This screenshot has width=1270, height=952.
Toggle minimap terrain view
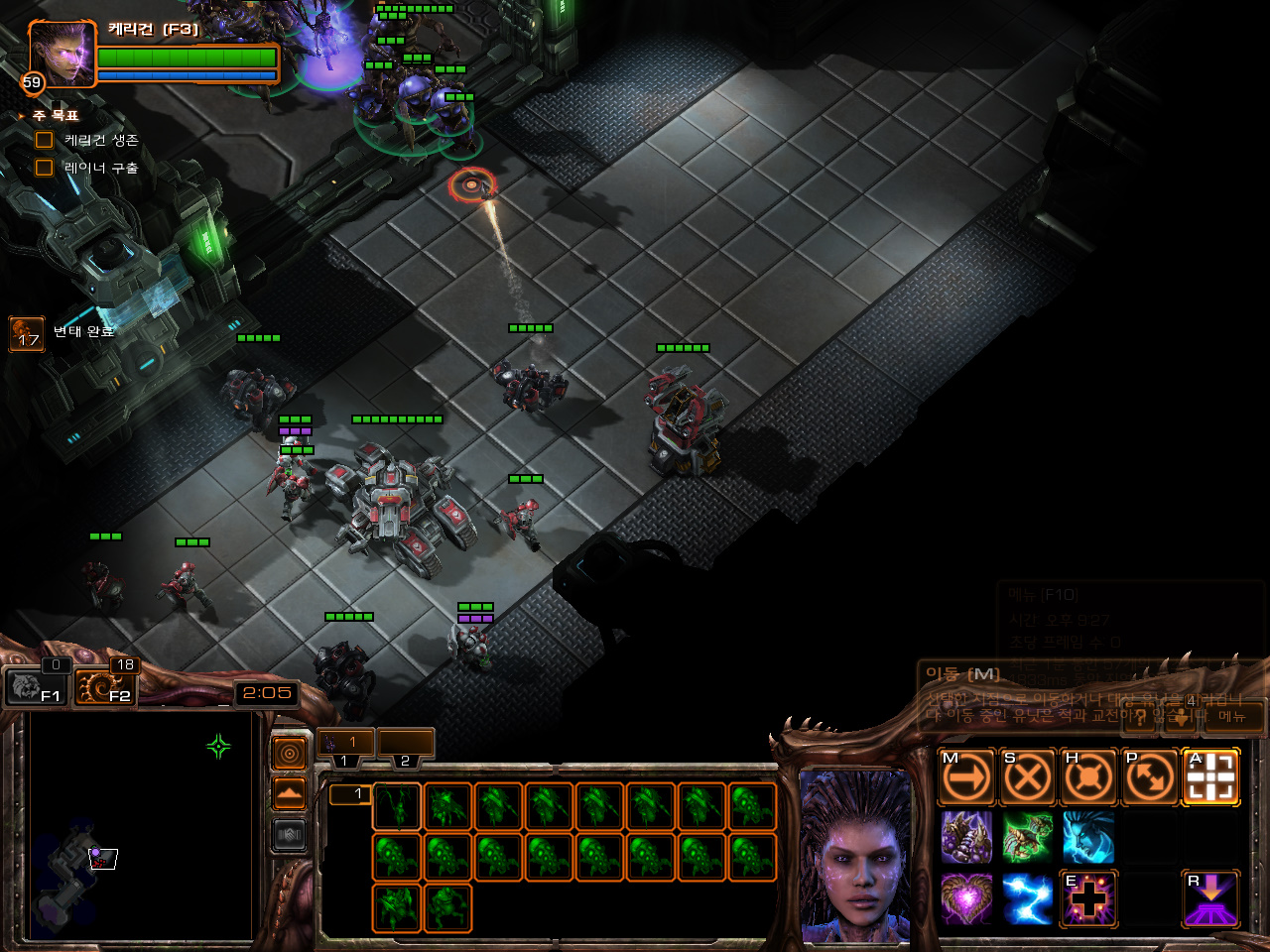tap(289, 793)
